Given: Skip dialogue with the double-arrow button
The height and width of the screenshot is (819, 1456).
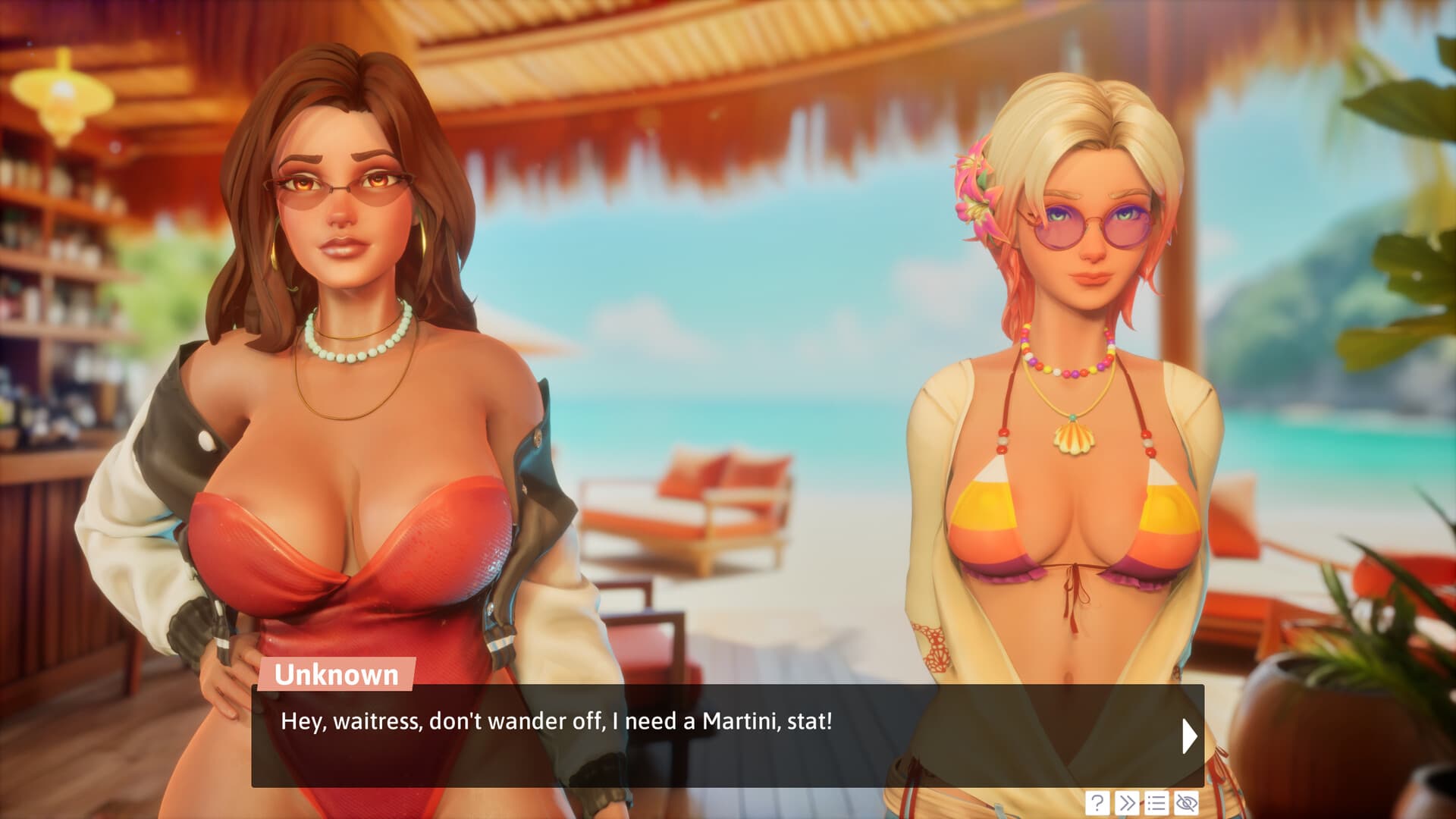Looking at the screenshot, I should click(1127, 802).
